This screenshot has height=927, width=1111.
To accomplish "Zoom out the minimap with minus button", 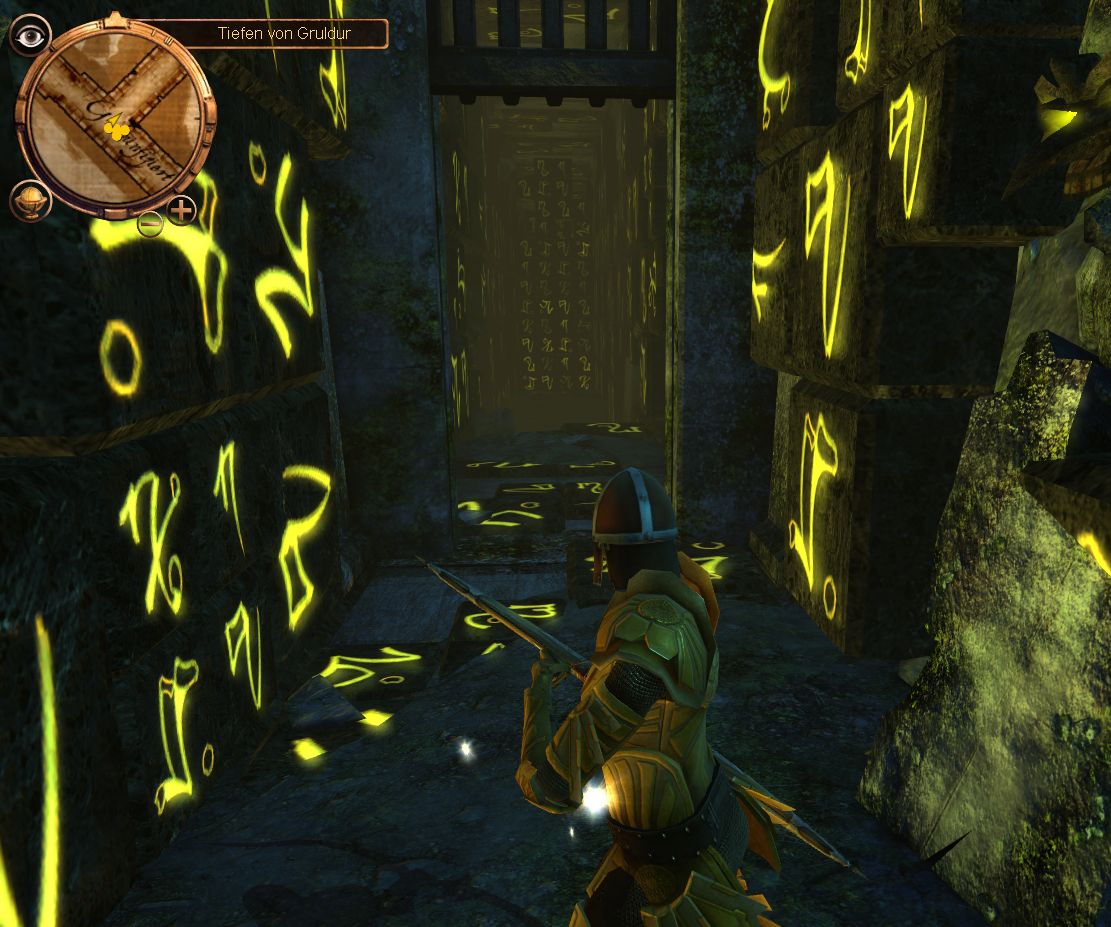I will (150, 224).
